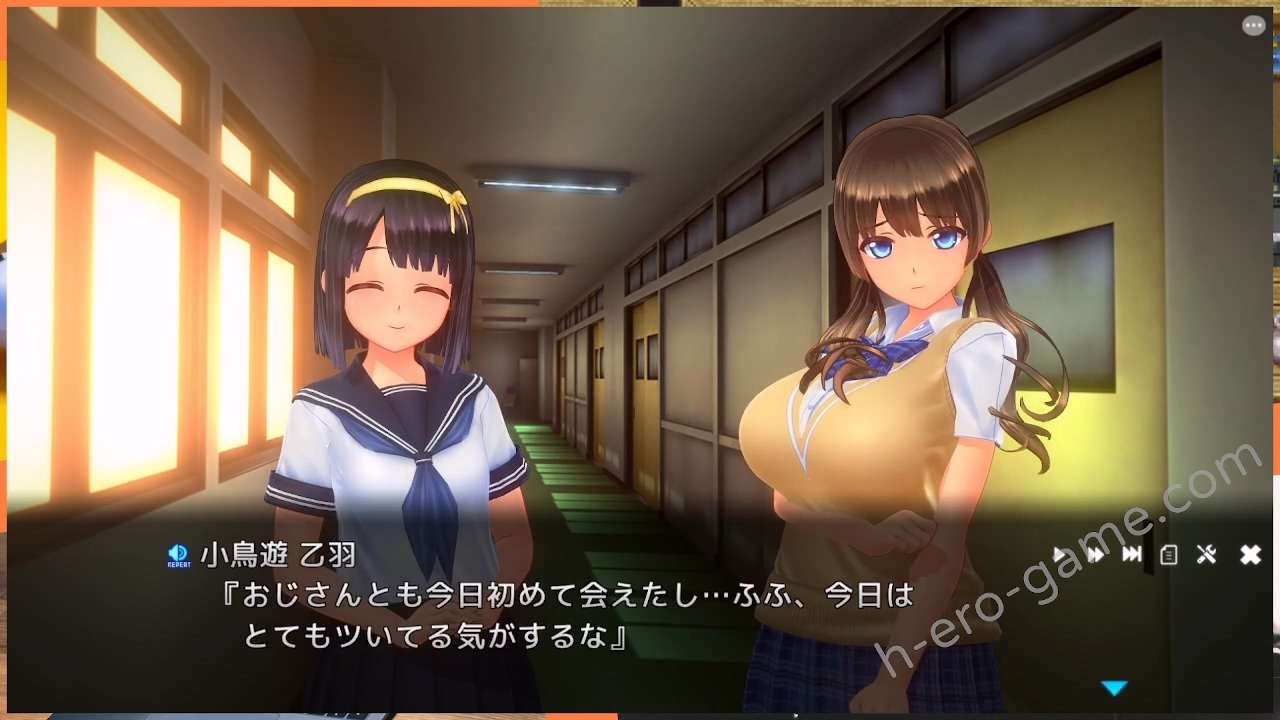Advance dialogue with the blue down arrow
1280x720 pixels.
tap(1114, 688)
